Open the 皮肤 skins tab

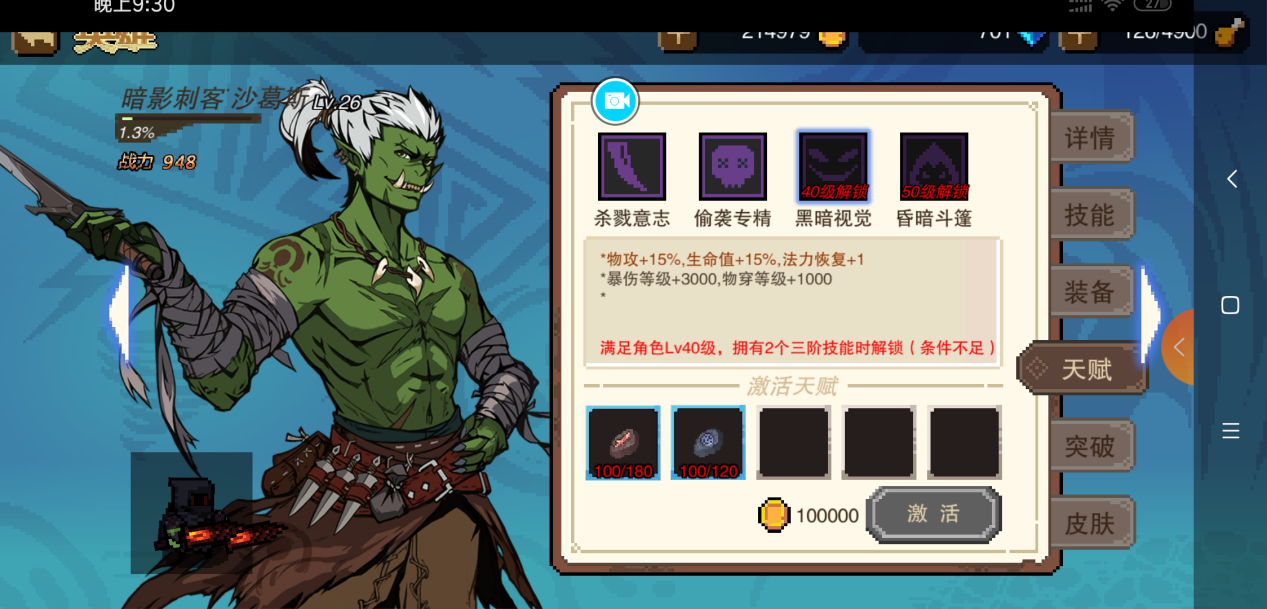1090,523
